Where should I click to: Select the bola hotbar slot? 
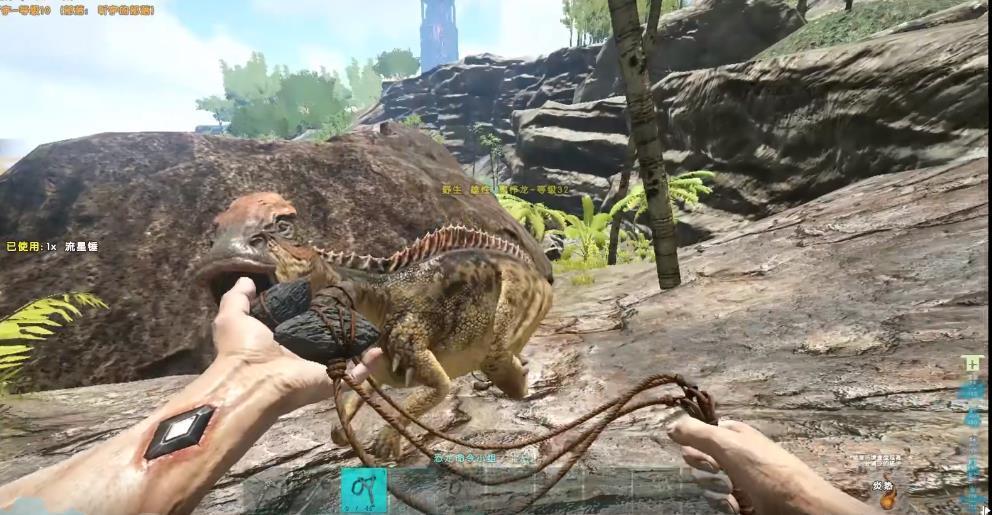(x=363, y=490)
